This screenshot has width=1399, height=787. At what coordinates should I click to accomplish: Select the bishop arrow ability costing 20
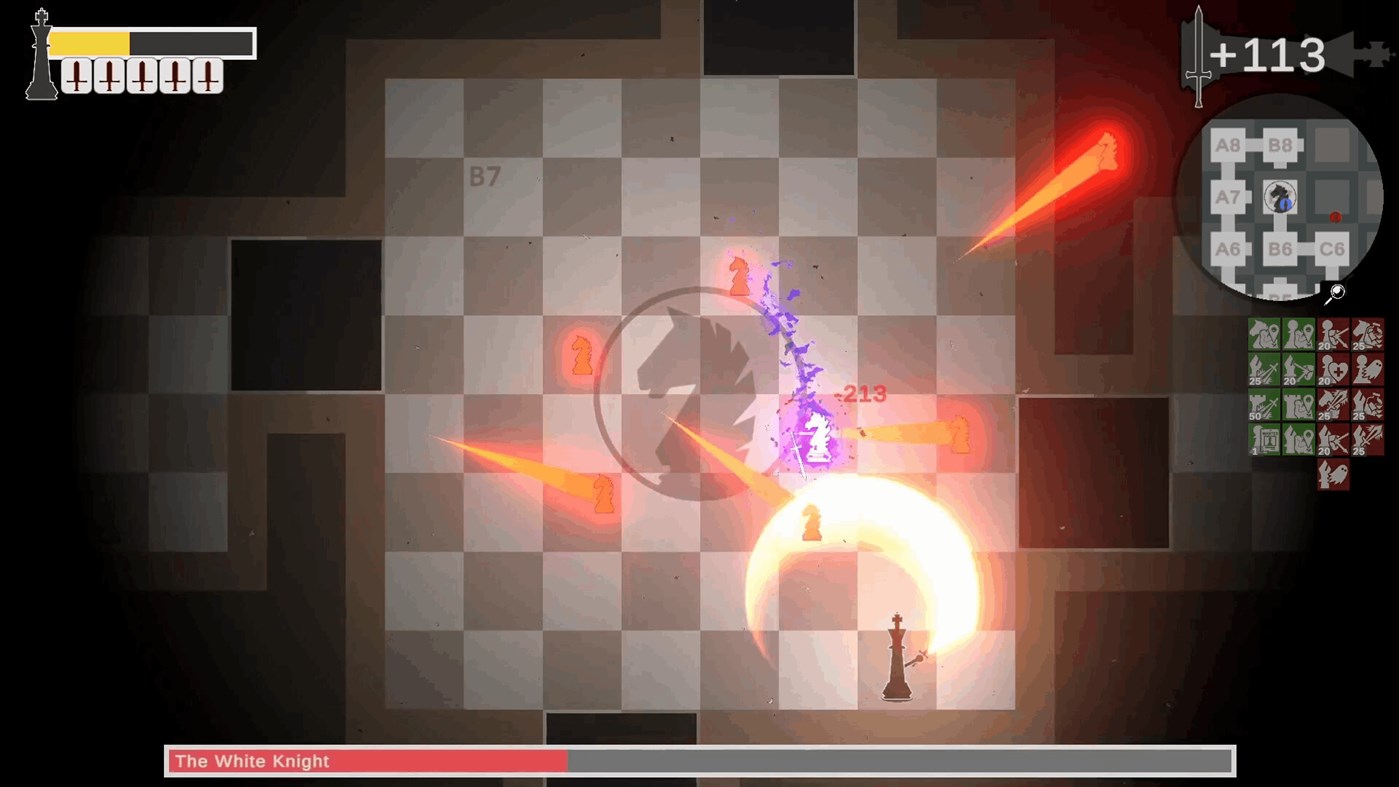(x=1297, y=369)
